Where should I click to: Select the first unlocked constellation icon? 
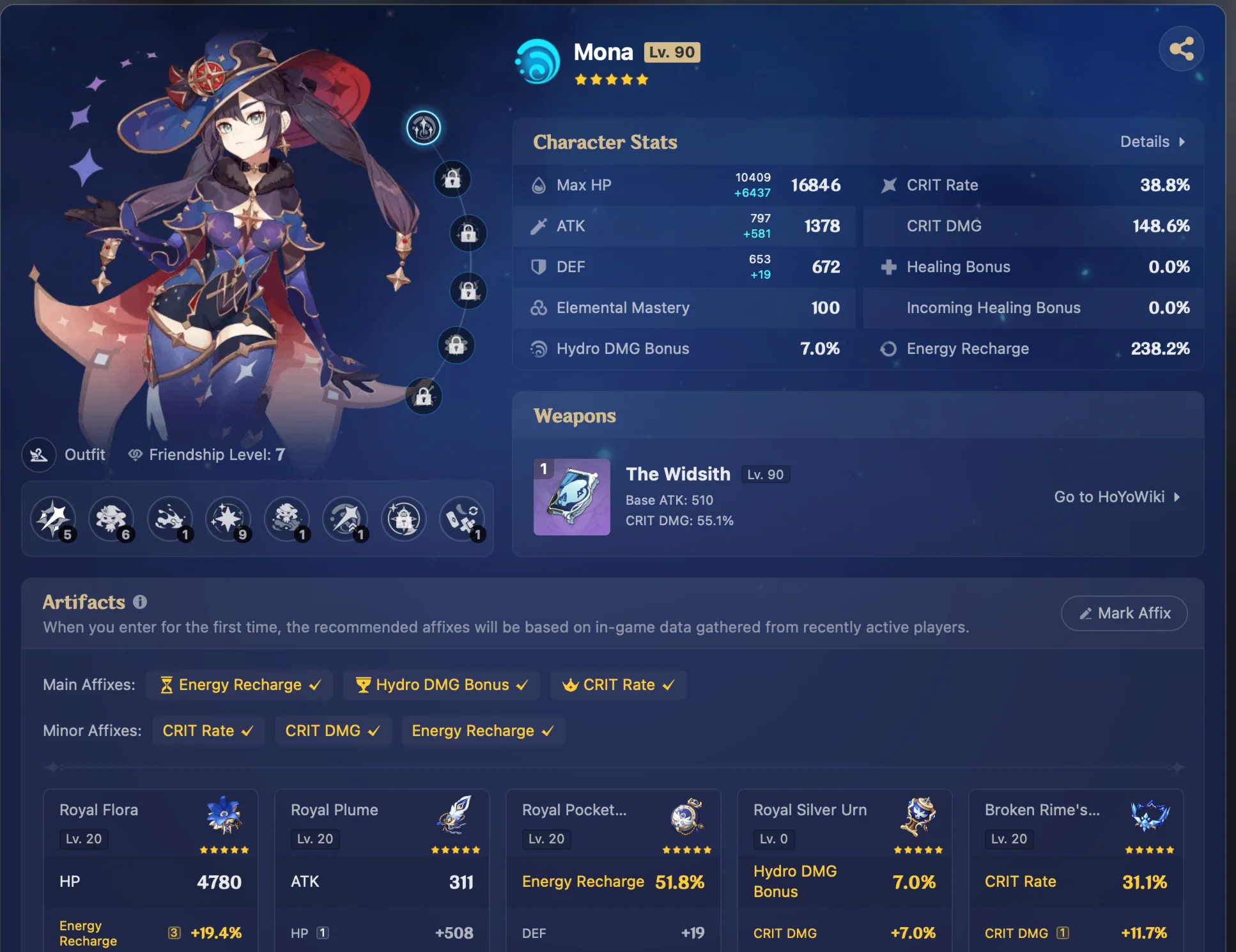424,127
